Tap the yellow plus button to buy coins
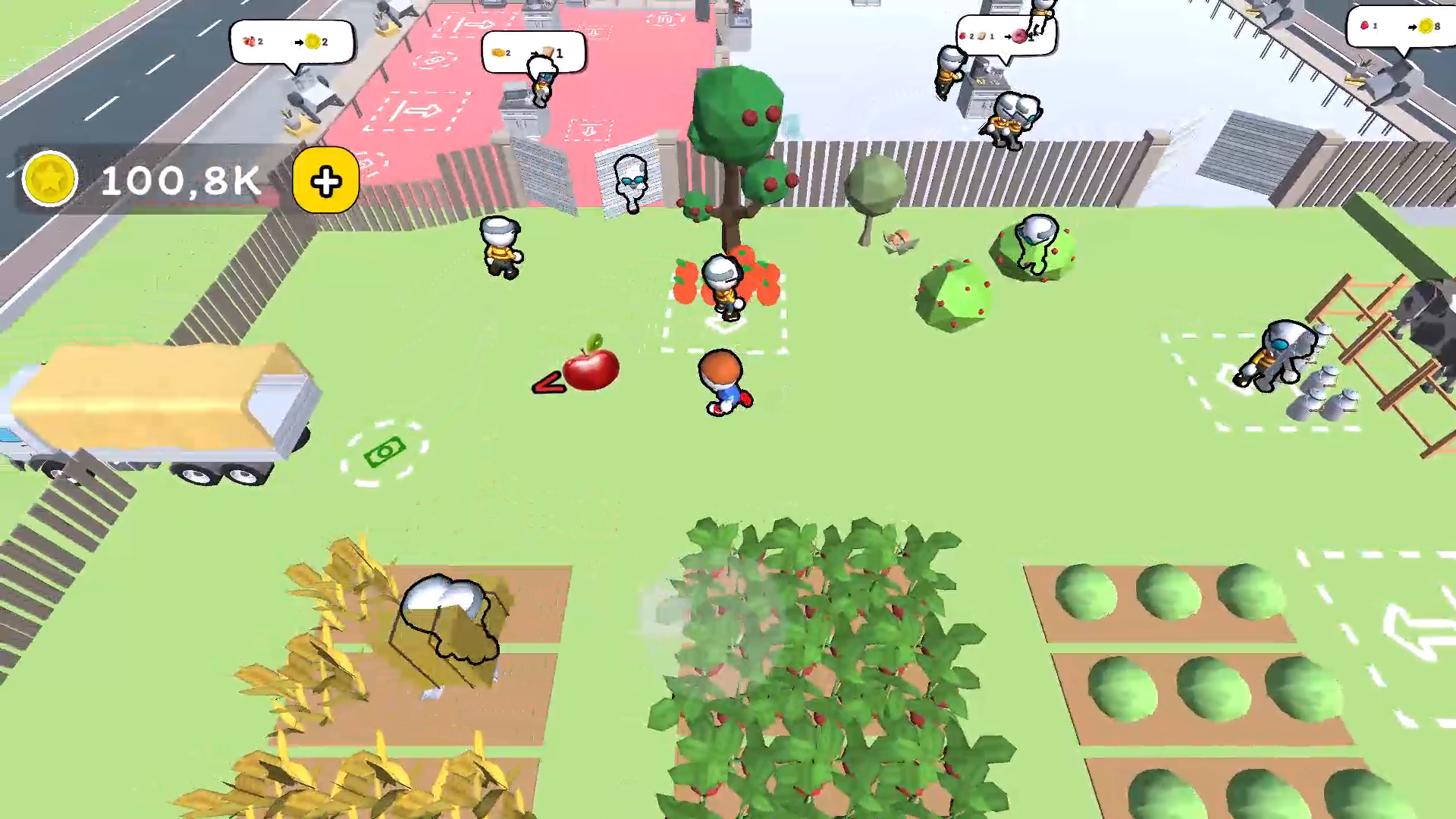Image resolution: width=1456 pixels, height=819 pixels. pos(325,180)
